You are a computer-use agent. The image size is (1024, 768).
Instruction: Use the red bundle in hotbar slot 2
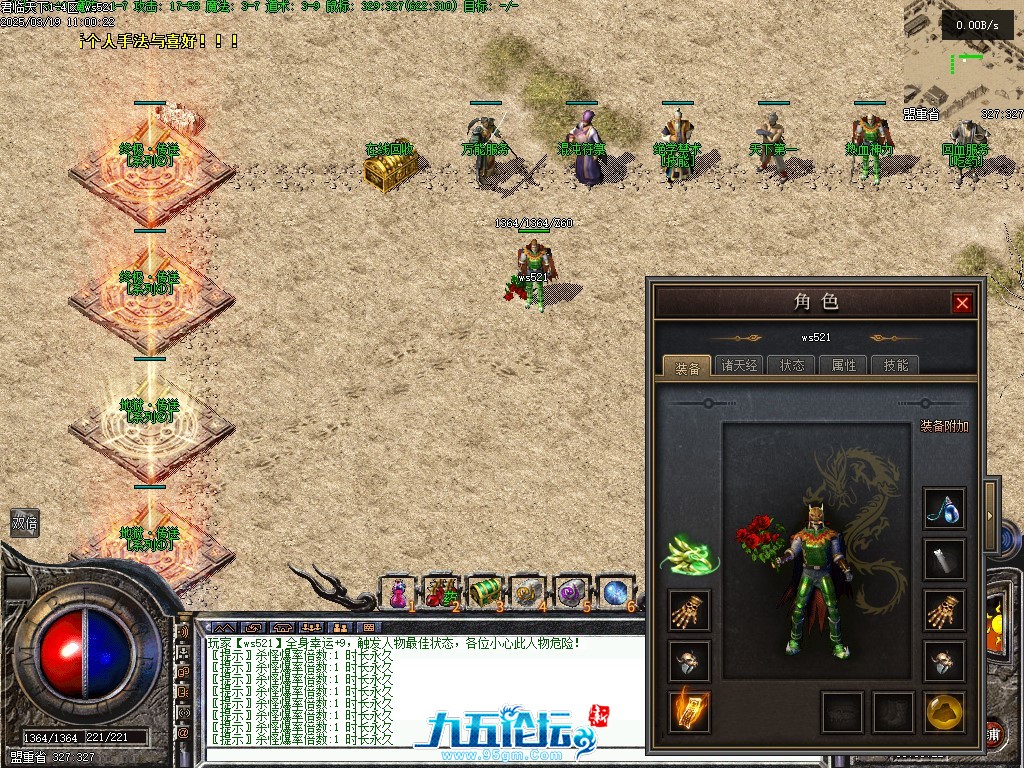(441, 593)
